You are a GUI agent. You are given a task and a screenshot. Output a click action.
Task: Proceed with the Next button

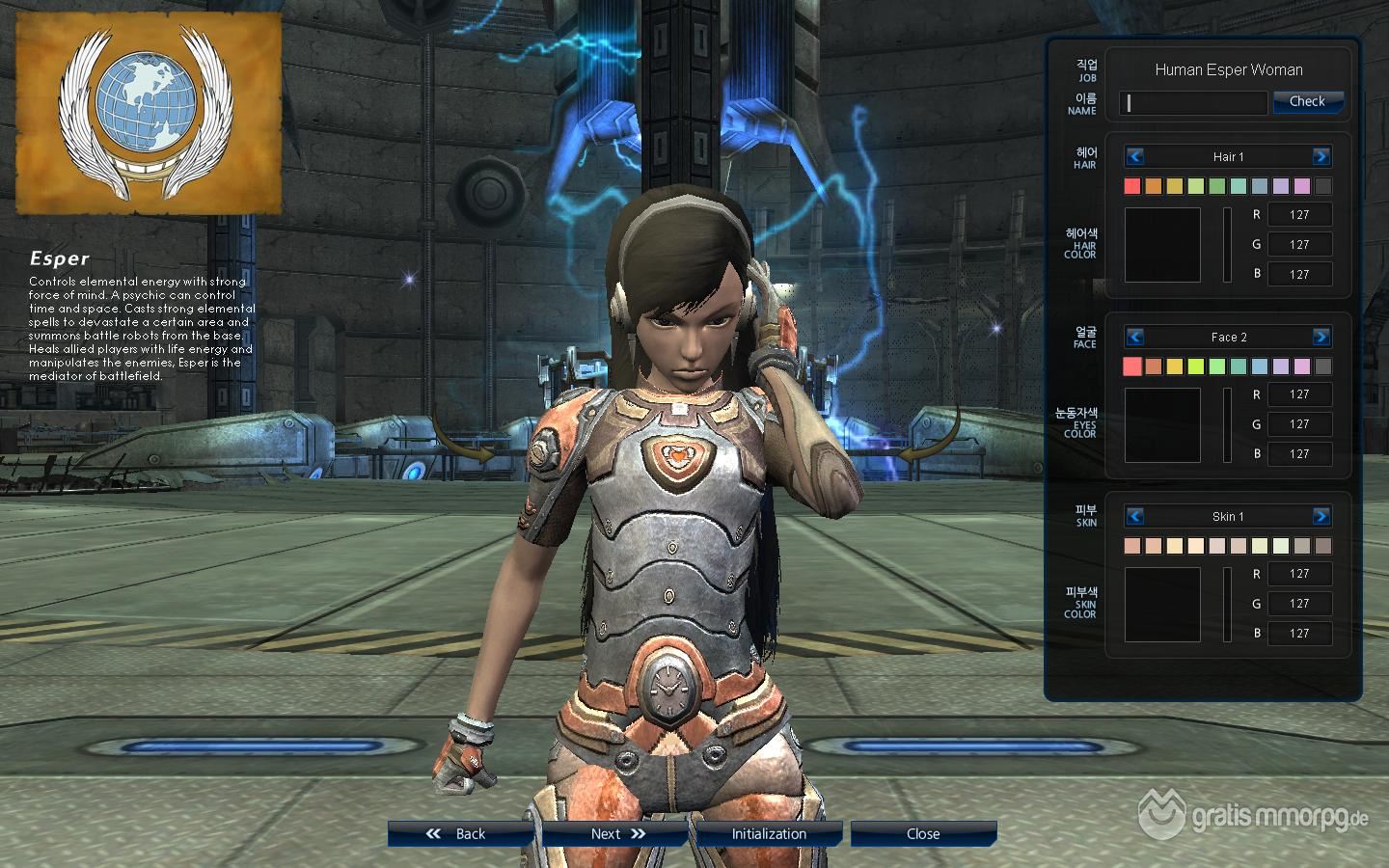click(x=614, y=834)
